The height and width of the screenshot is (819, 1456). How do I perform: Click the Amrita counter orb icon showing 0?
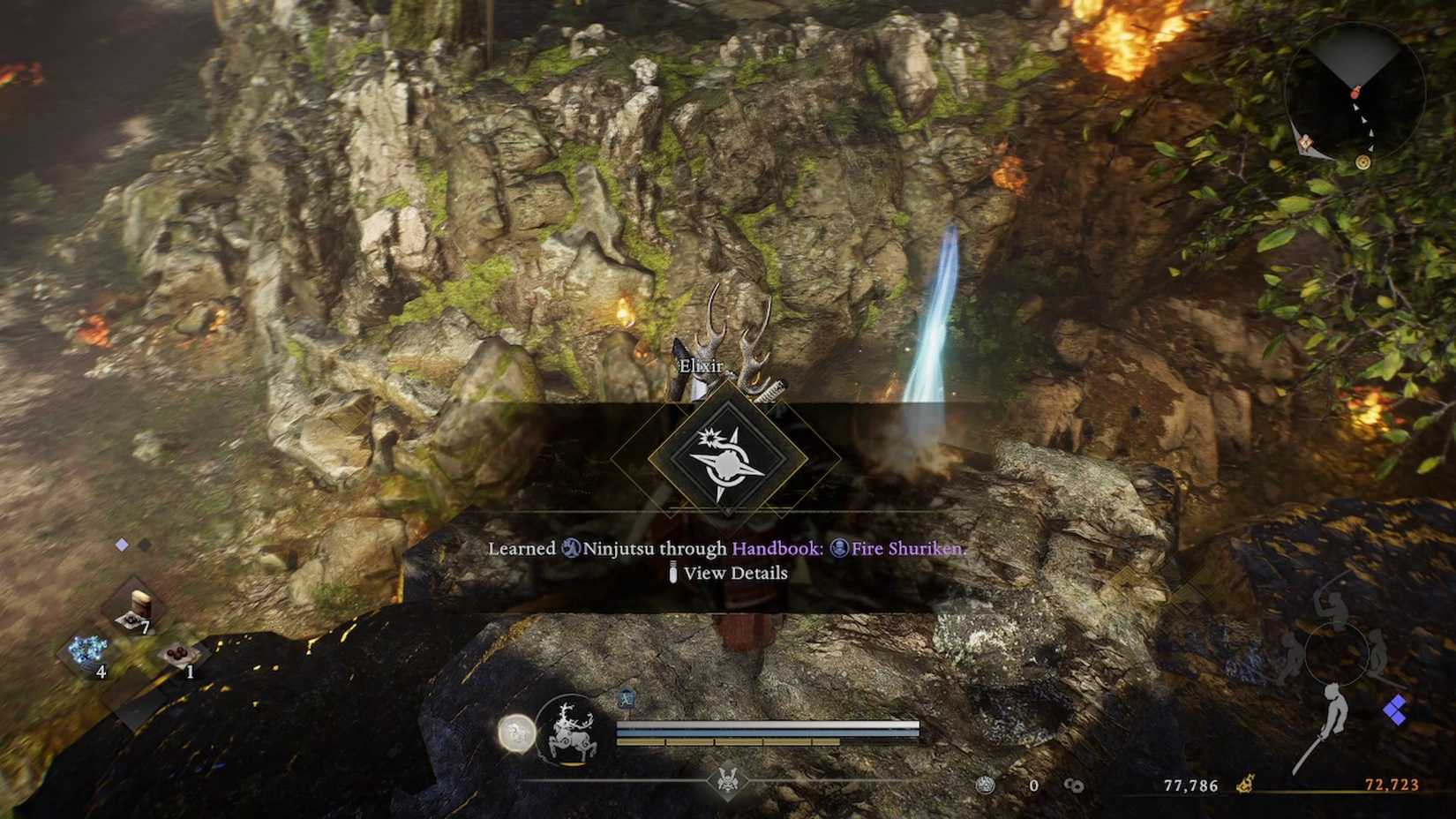tap(987, 785)
